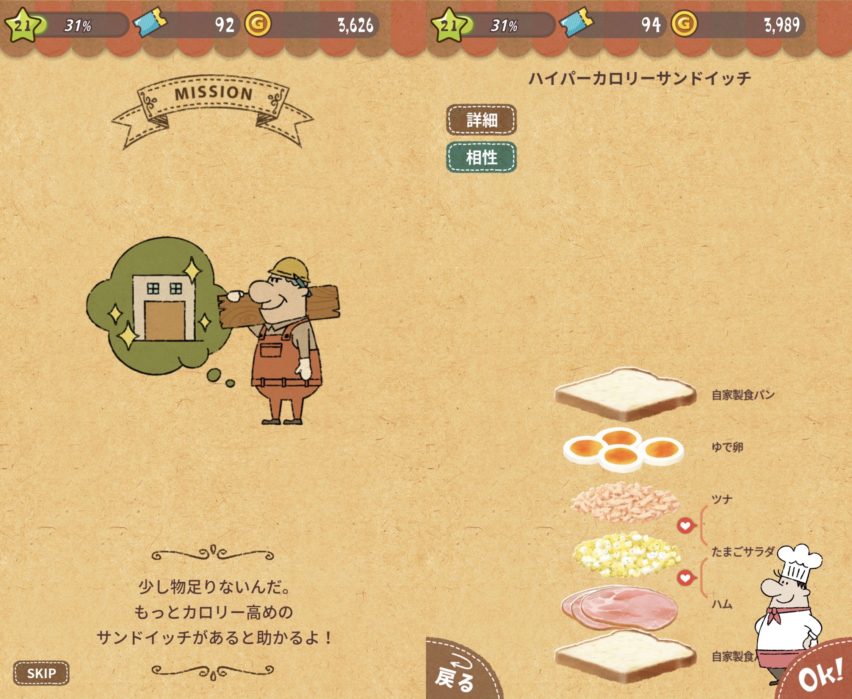Select the ゆで卵 boiled egg layer

click(622, 449)
